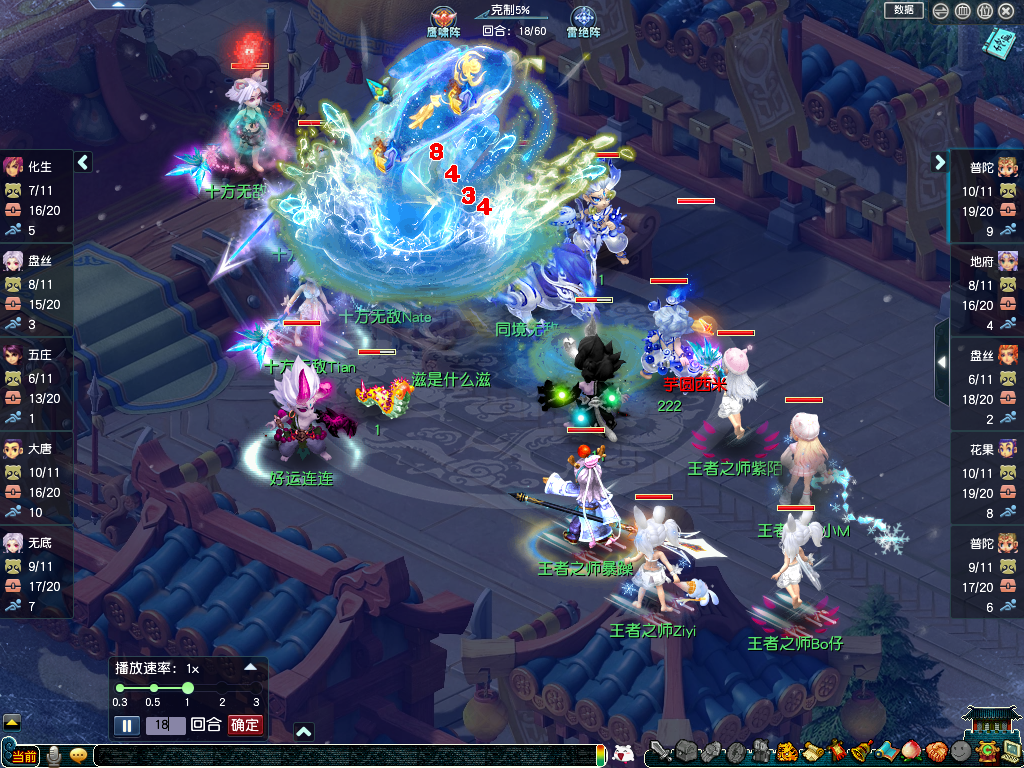Set playback speed to 0.3x on slider
This screenshot has height=768, width=1024.
pos(120,688)
